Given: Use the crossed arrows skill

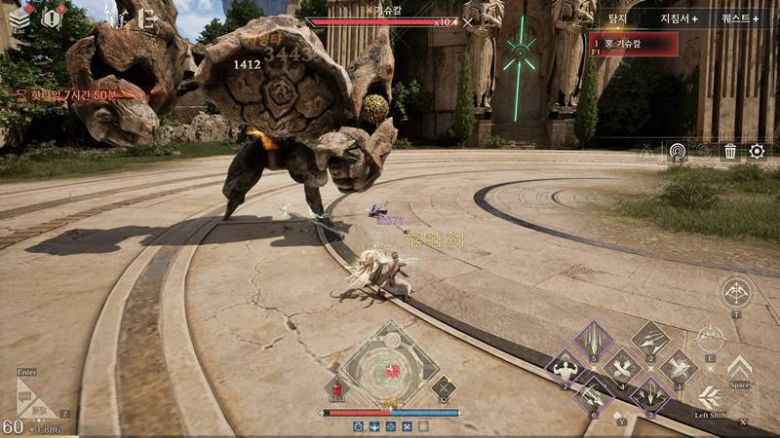Looking at the screenshot, I should pyautogui.click(x=622, y=368).
